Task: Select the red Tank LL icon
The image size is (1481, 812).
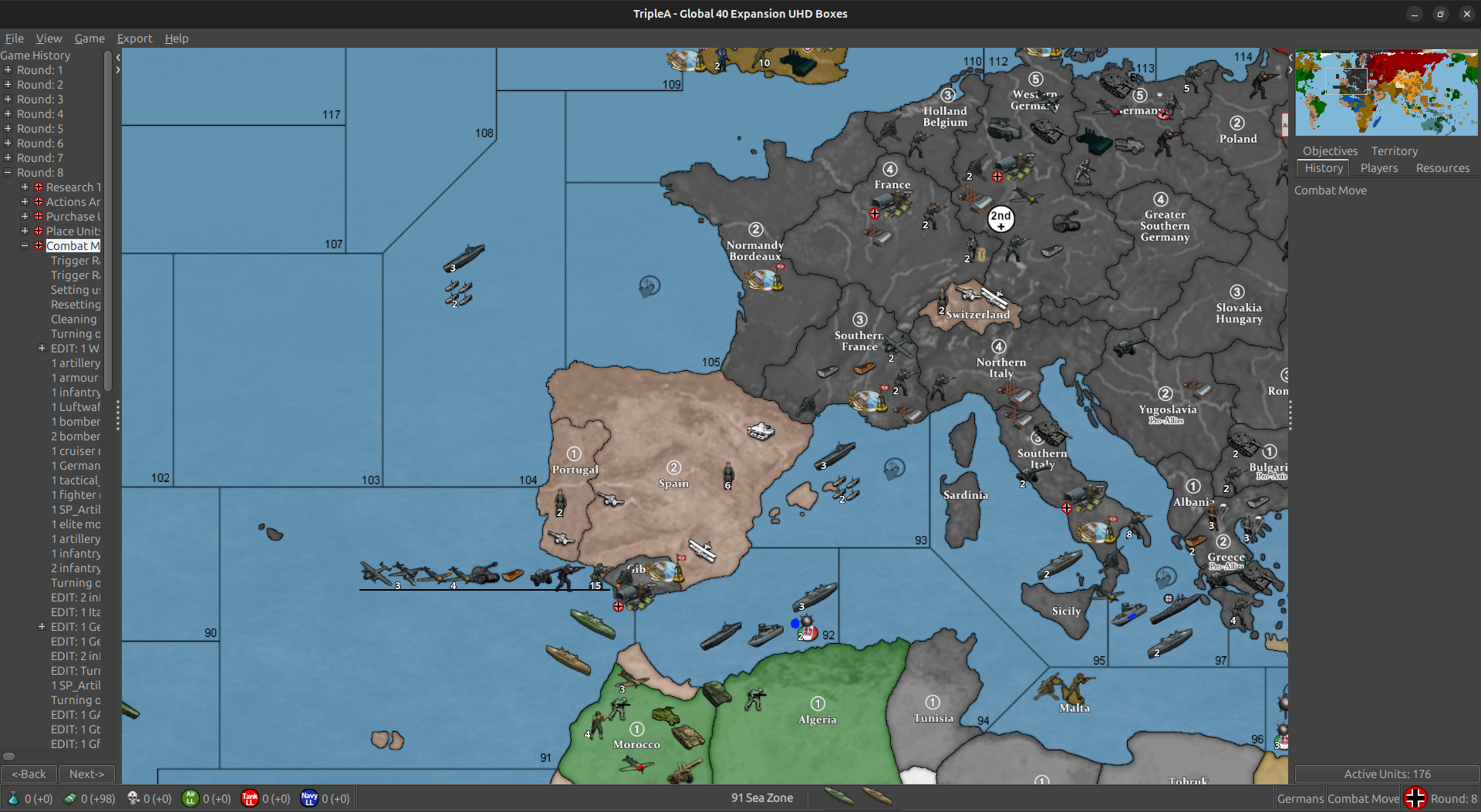Action: [249, 799]
